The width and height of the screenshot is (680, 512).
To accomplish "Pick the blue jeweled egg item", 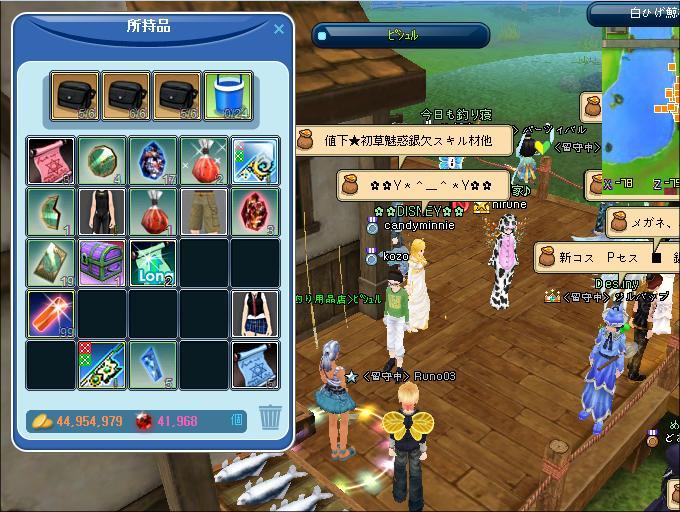I will point(153,161).
